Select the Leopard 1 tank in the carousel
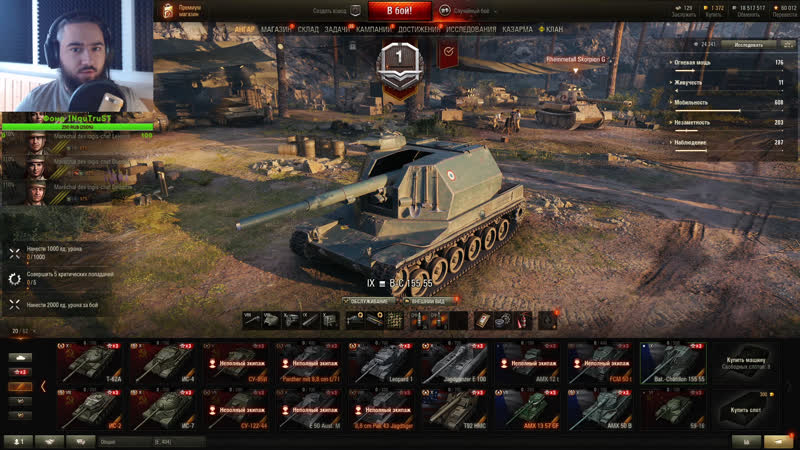Image resolution: width=800 pixels, height=450 pixels. point(383,362)
